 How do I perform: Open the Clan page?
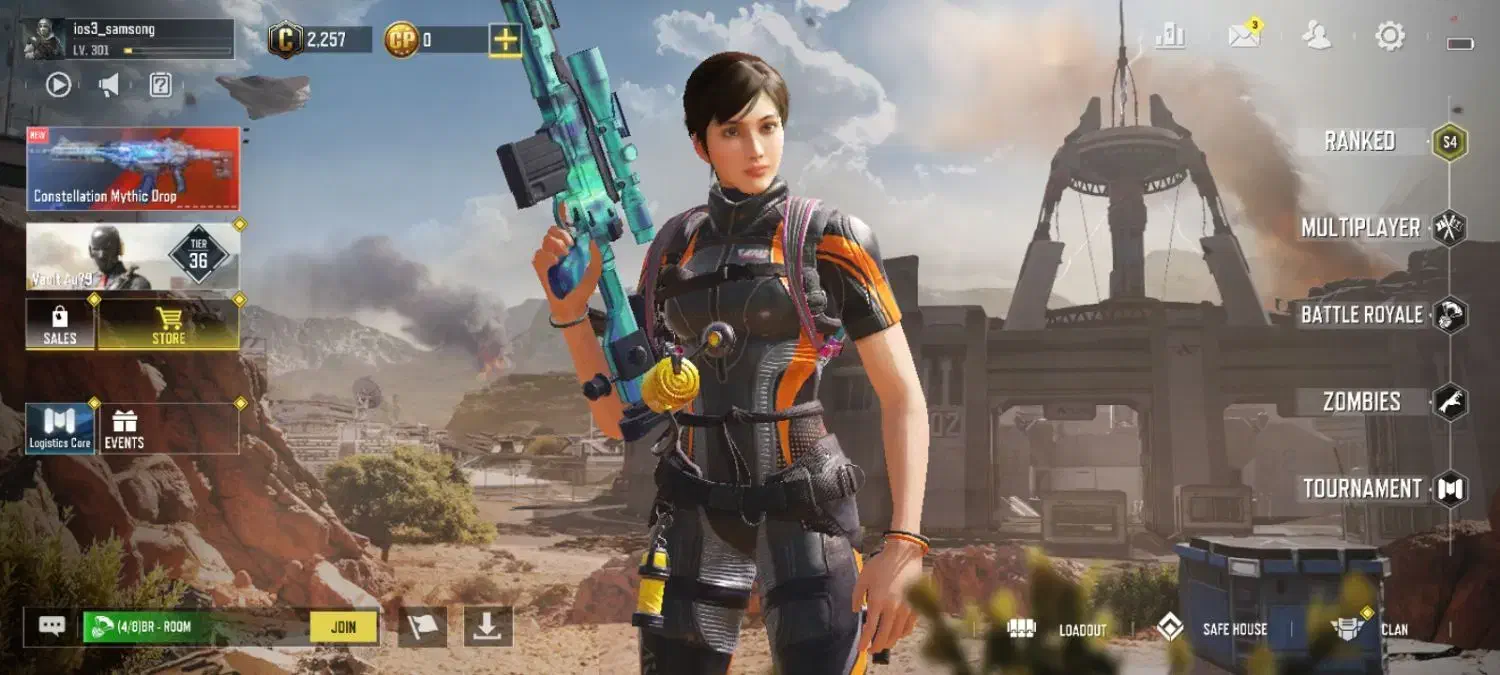[x=1371, y=629]
